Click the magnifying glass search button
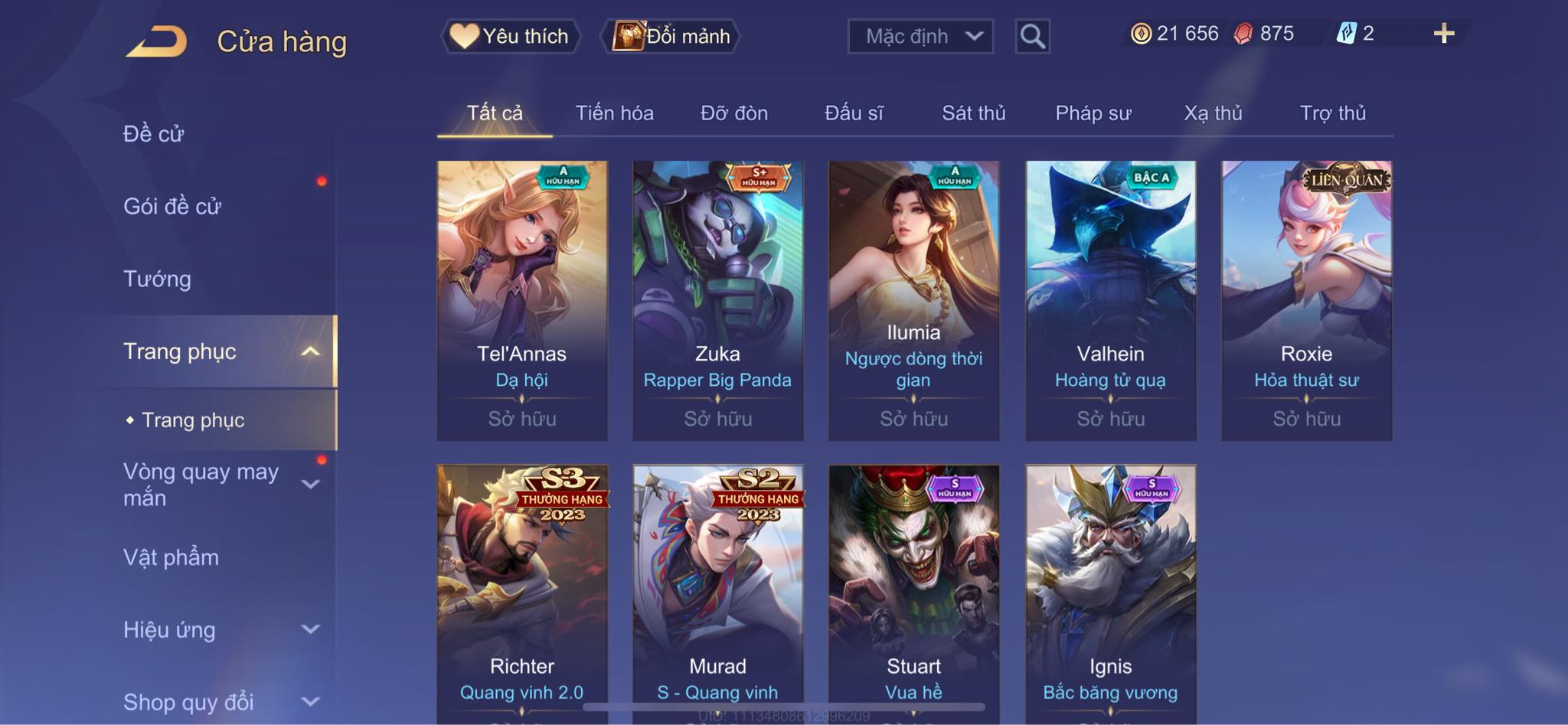 (1032, 36)
